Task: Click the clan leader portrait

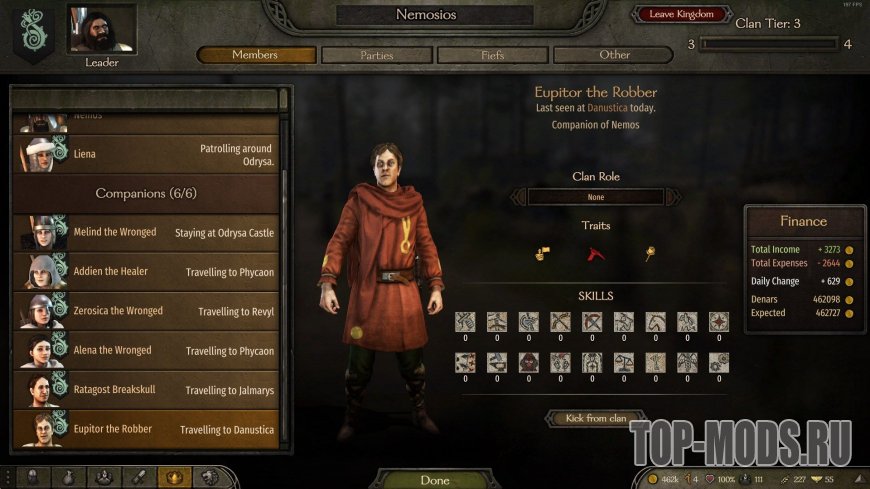Action: pos(101,30)
